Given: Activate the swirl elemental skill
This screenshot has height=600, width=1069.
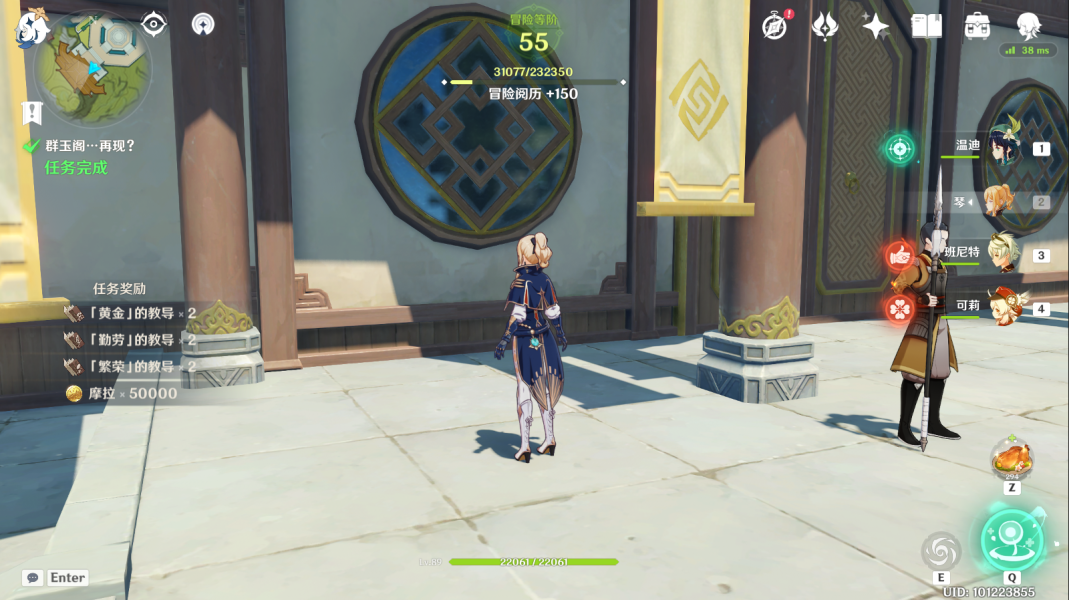Looking at the screenshot, I should tap(941, 550).
